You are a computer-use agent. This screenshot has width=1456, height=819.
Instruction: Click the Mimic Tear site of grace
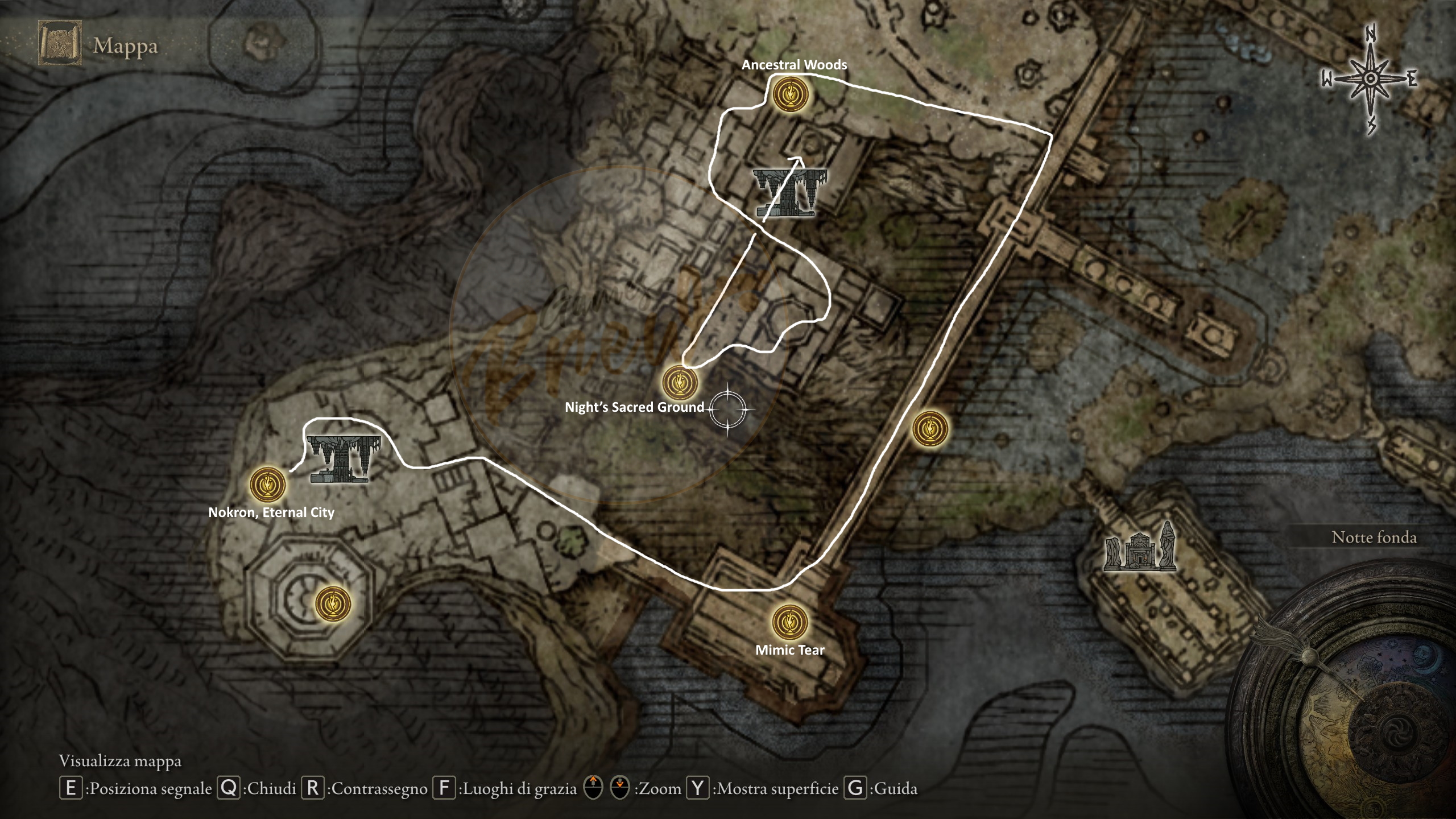790,622
